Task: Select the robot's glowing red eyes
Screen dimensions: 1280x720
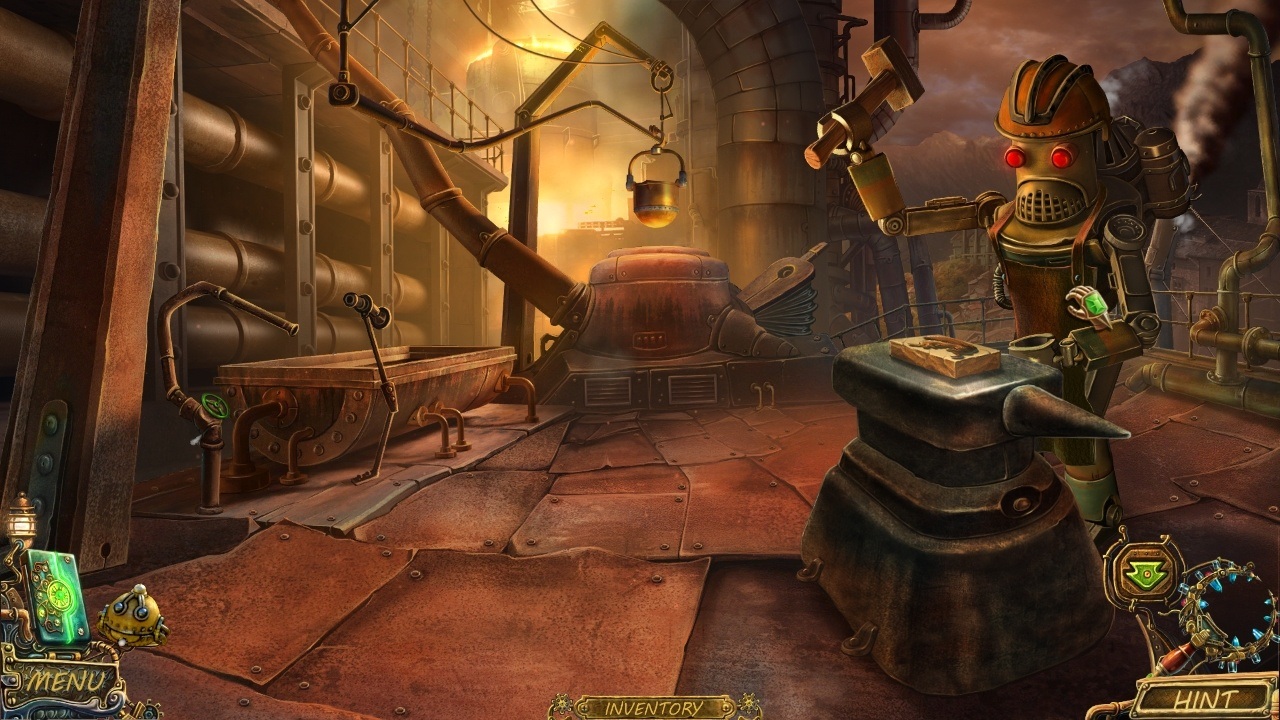Action: tap(1040, 155)
